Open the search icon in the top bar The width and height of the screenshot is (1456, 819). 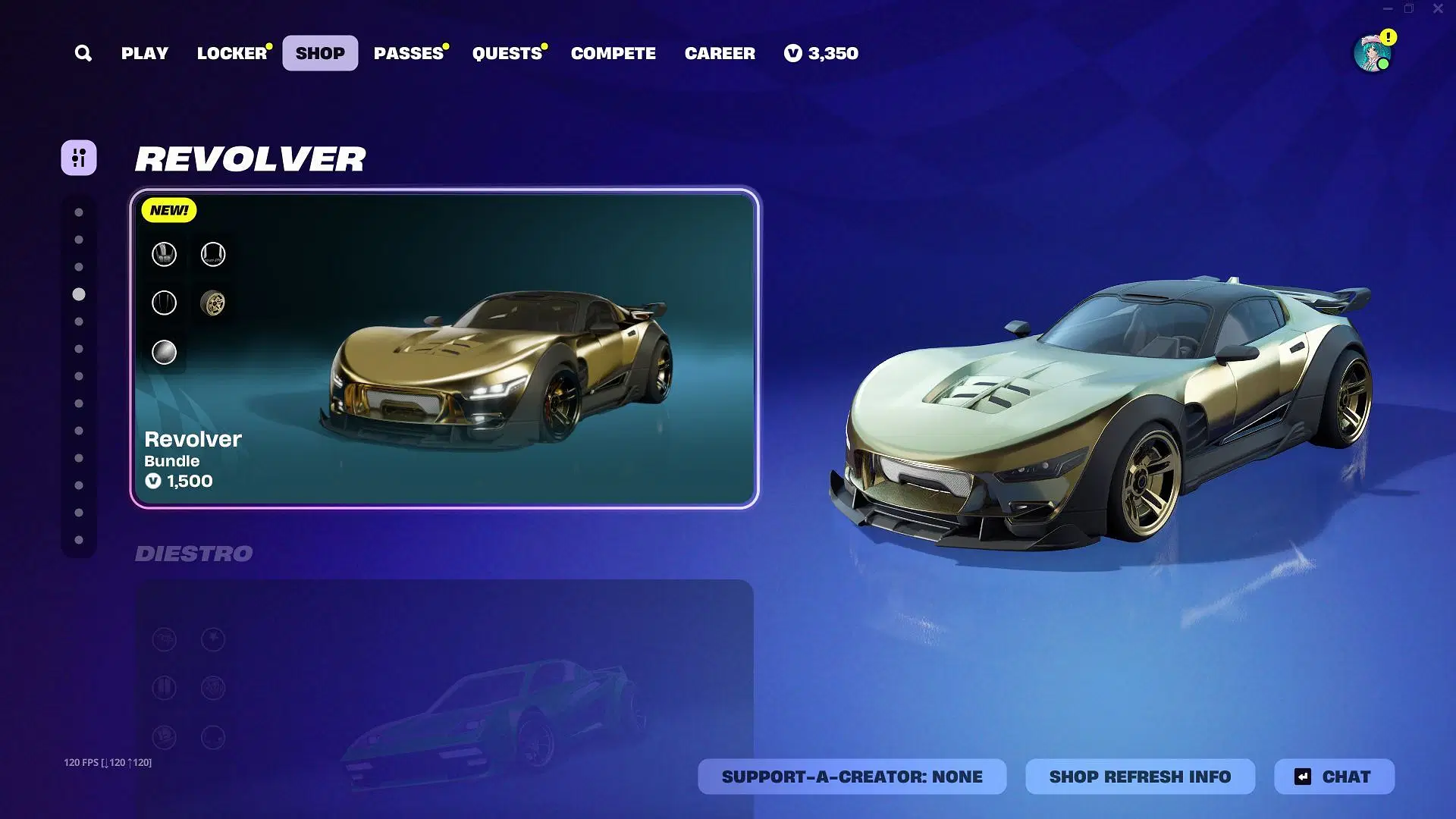(x=83, y=53)
